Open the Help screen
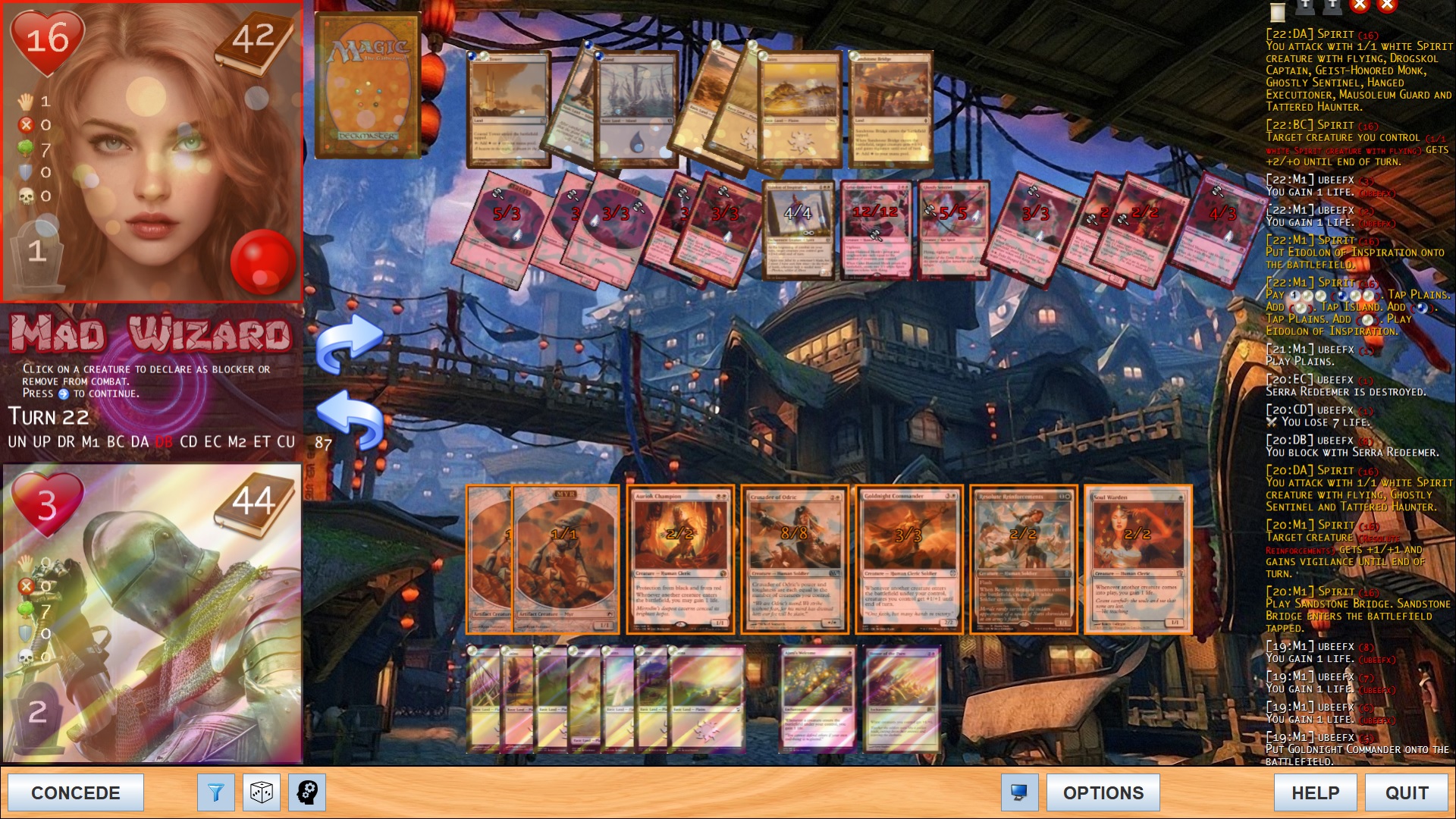1456x819 pixels. pos(1315,792)
